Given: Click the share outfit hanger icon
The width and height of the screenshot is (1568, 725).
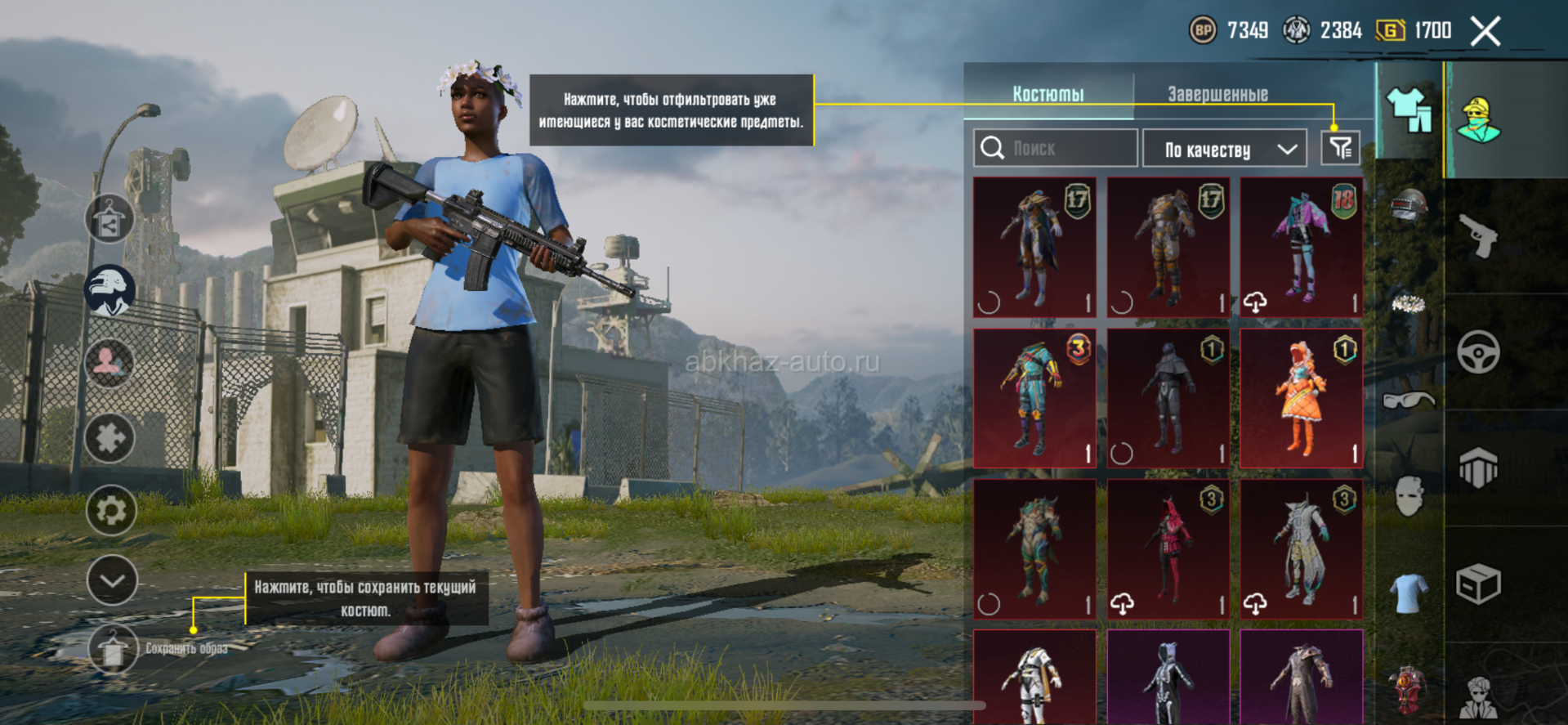Looking at the screenshot, I should click(109, 219).
